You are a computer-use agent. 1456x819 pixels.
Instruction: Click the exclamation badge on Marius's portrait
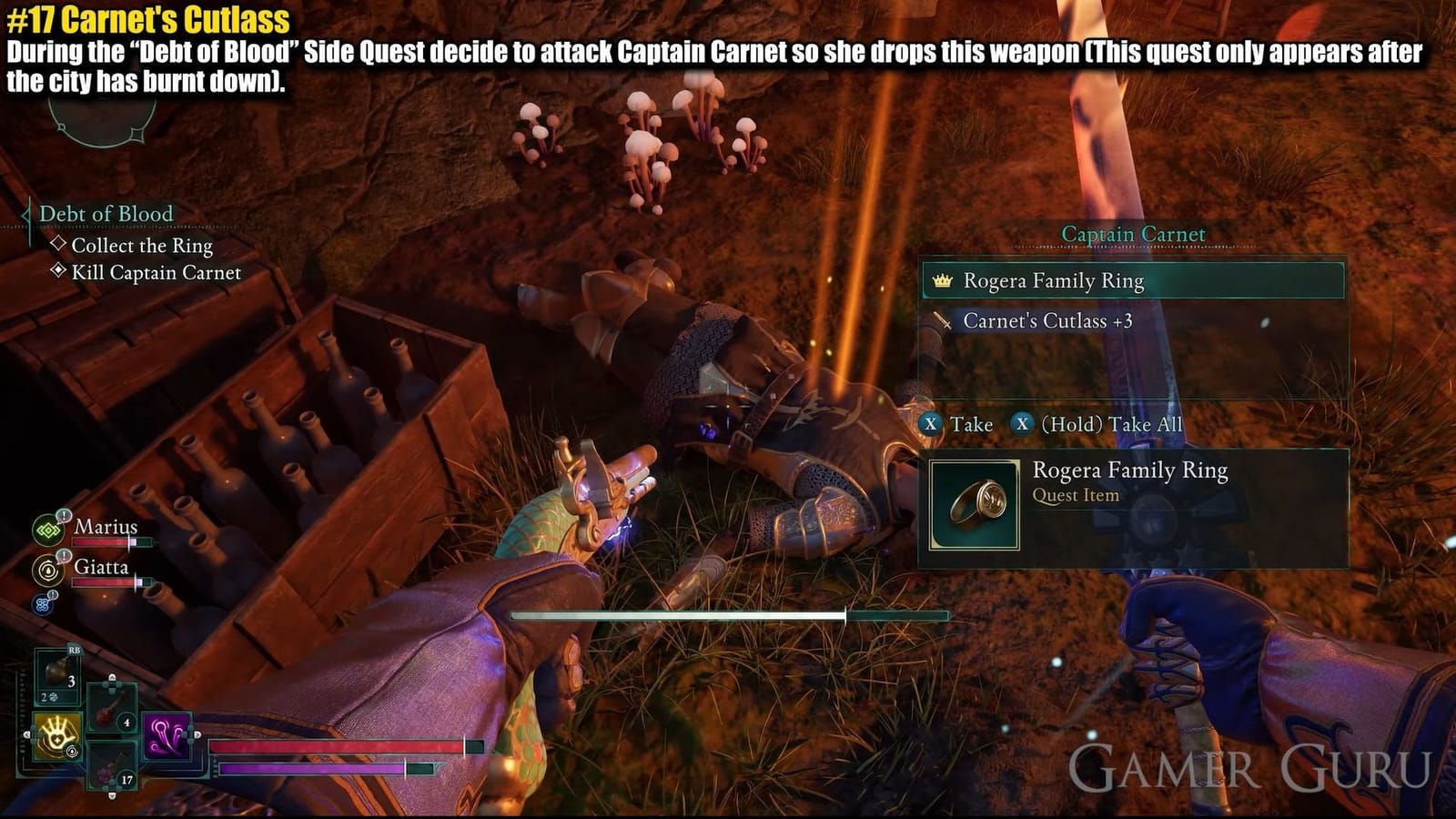coord(63,516)
